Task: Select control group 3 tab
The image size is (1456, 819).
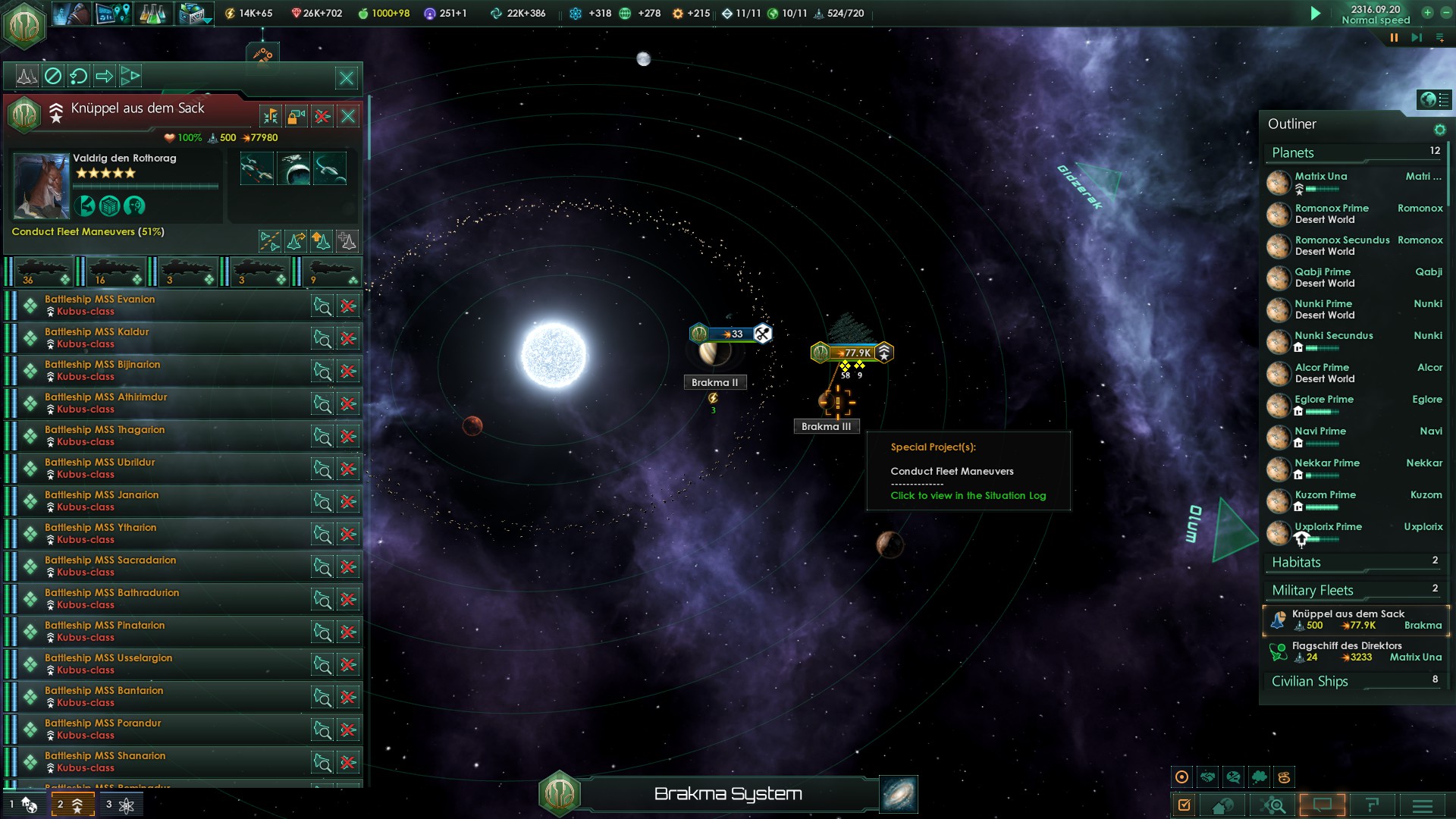Action: pos(120,805)
